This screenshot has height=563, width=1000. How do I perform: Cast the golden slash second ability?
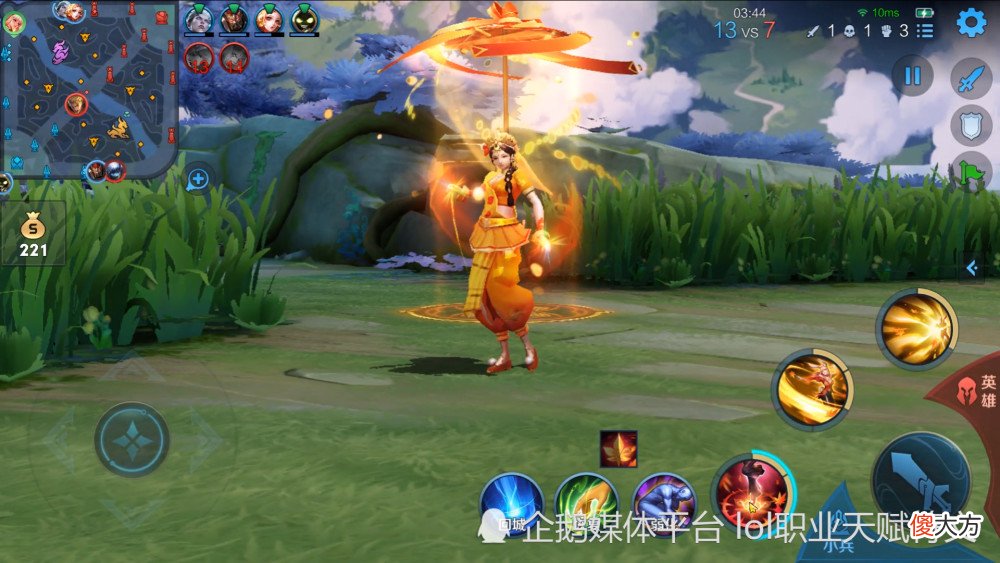[811, 389]
